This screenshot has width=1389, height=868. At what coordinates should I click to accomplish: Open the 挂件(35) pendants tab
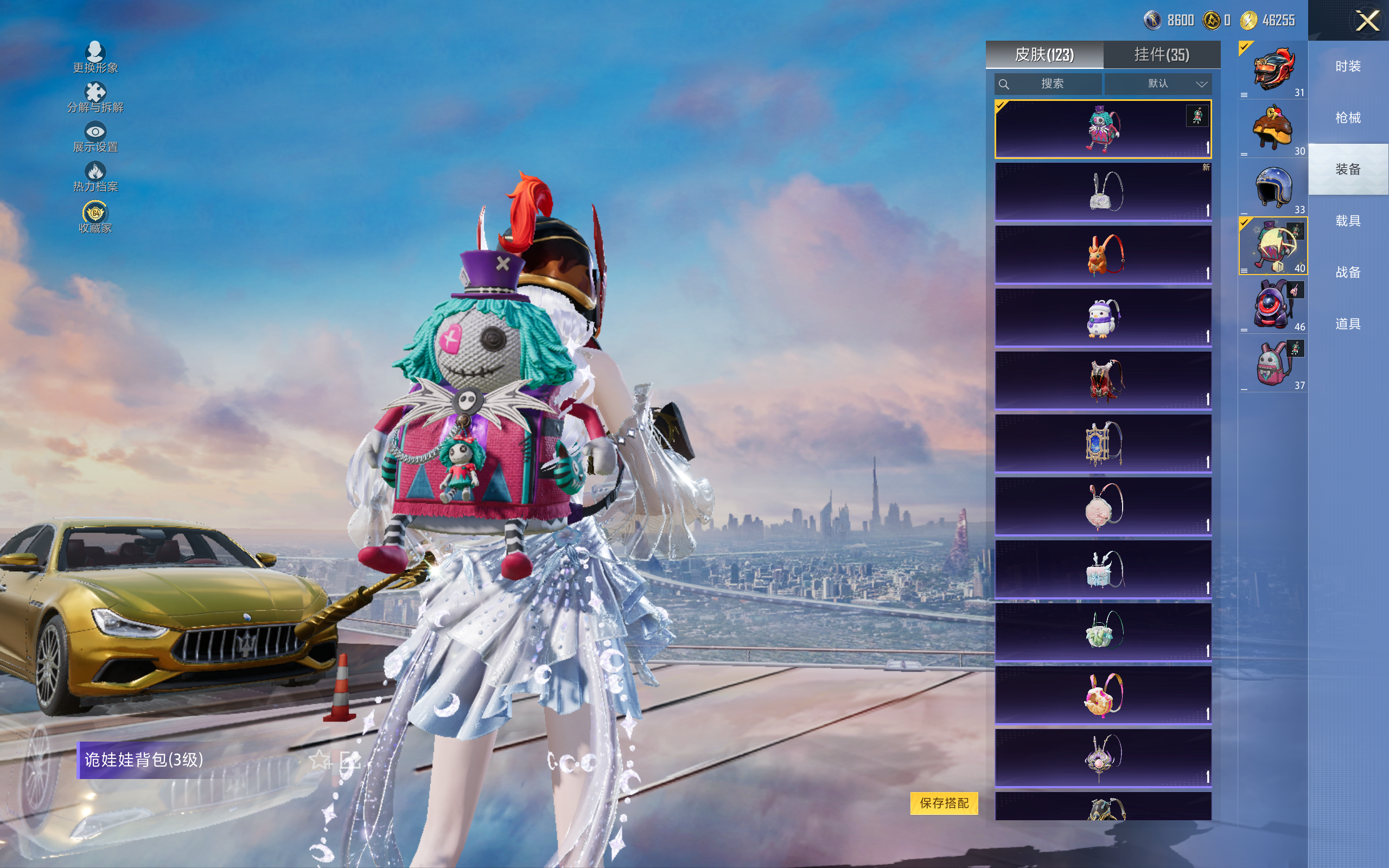(1162, 55)
